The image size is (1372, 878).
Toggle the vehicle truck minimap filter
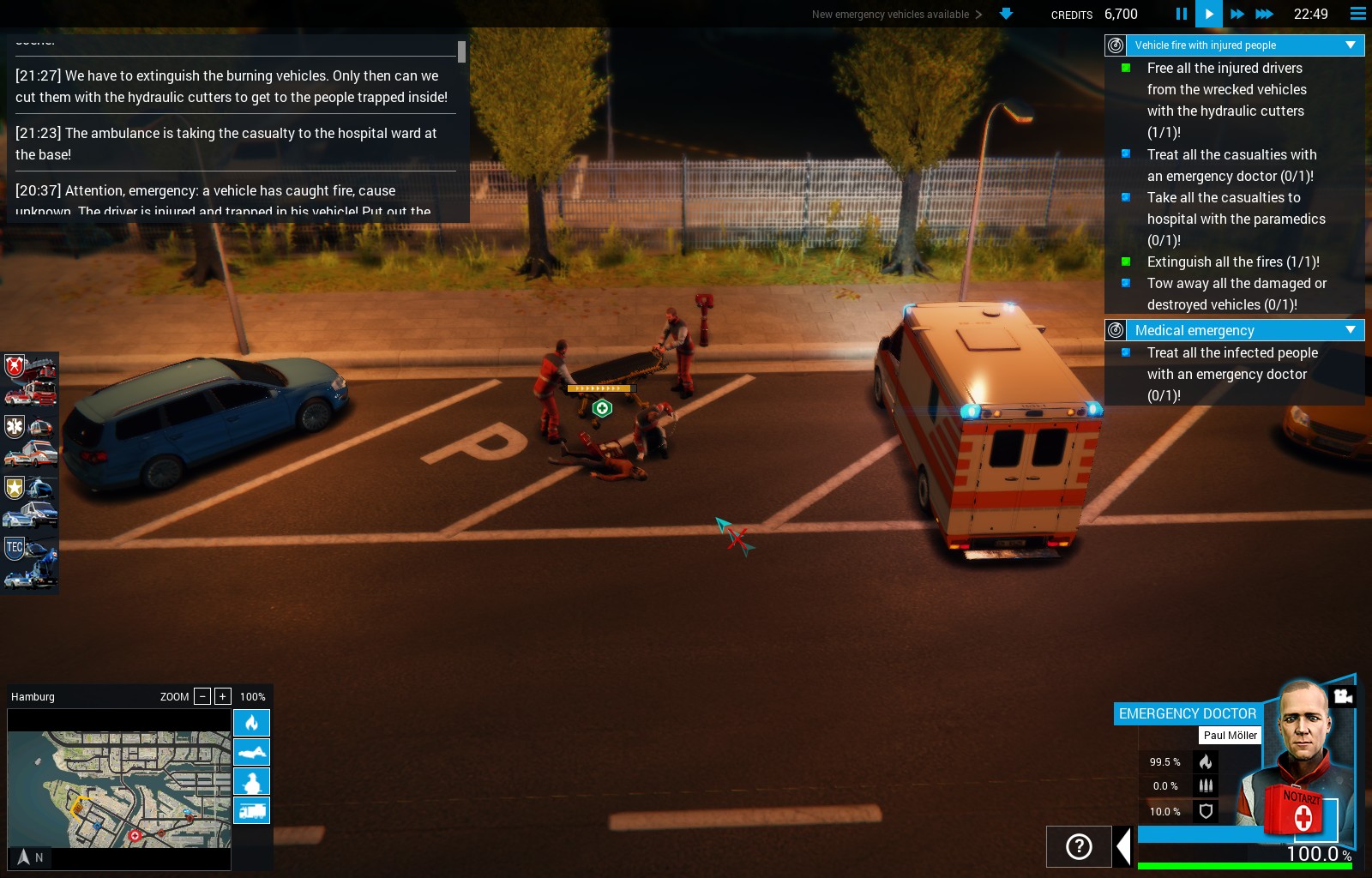[x=251, y=810]
